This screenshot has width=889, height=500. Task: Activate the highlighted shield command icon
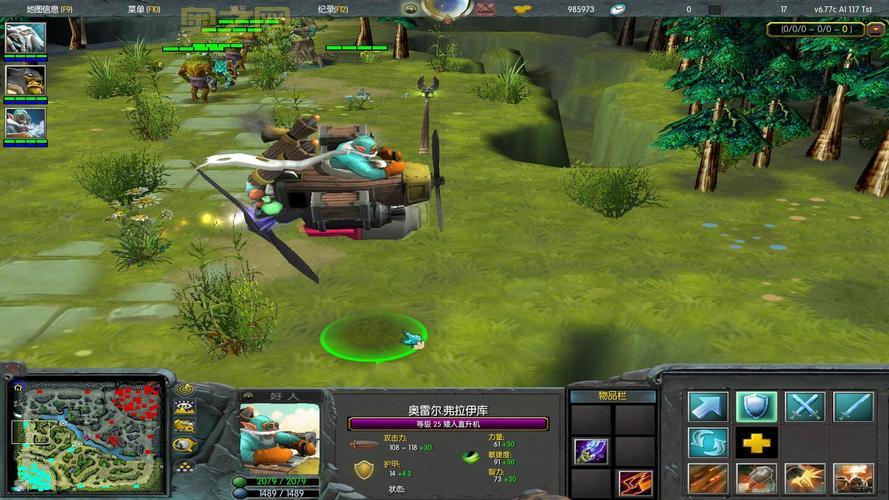[x=757, y=406]
